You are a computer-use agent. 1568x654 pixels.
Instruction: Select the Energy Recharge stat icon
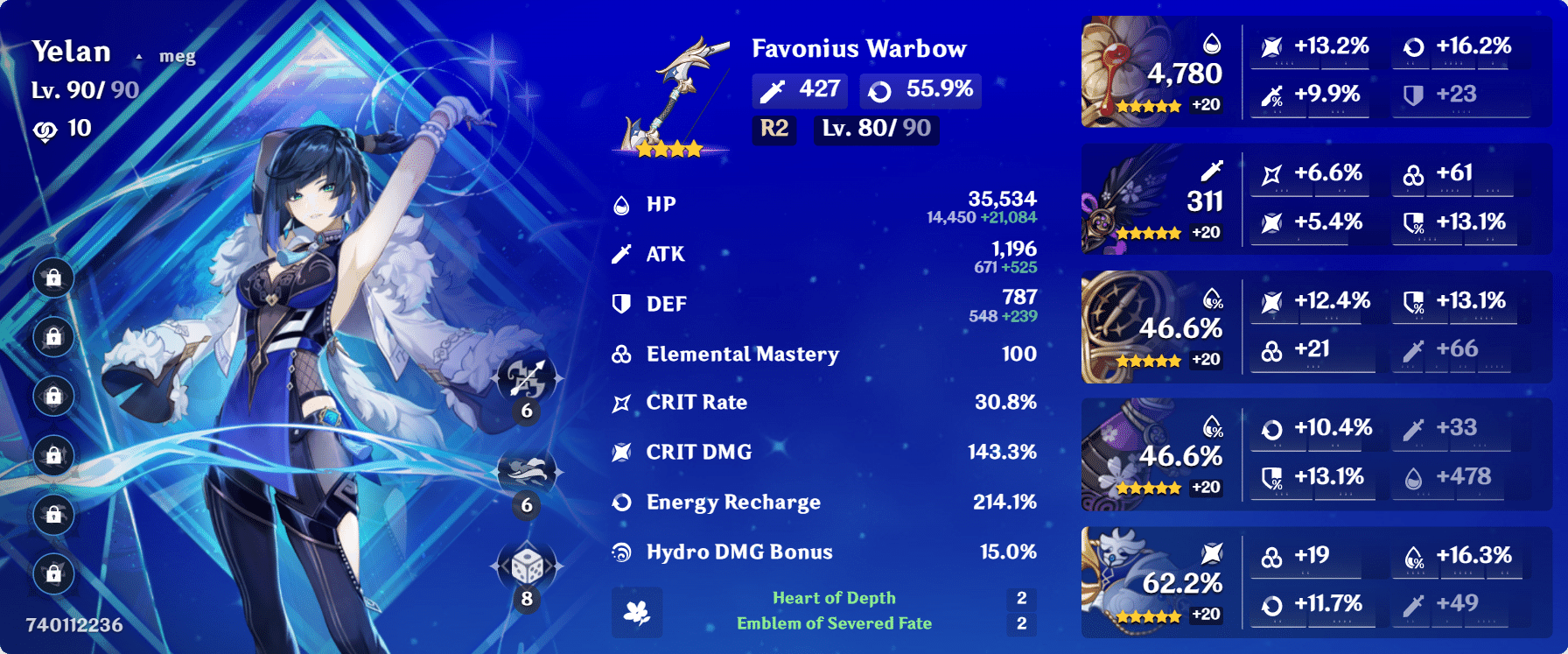pyautogui.click(x=622, y=502)
